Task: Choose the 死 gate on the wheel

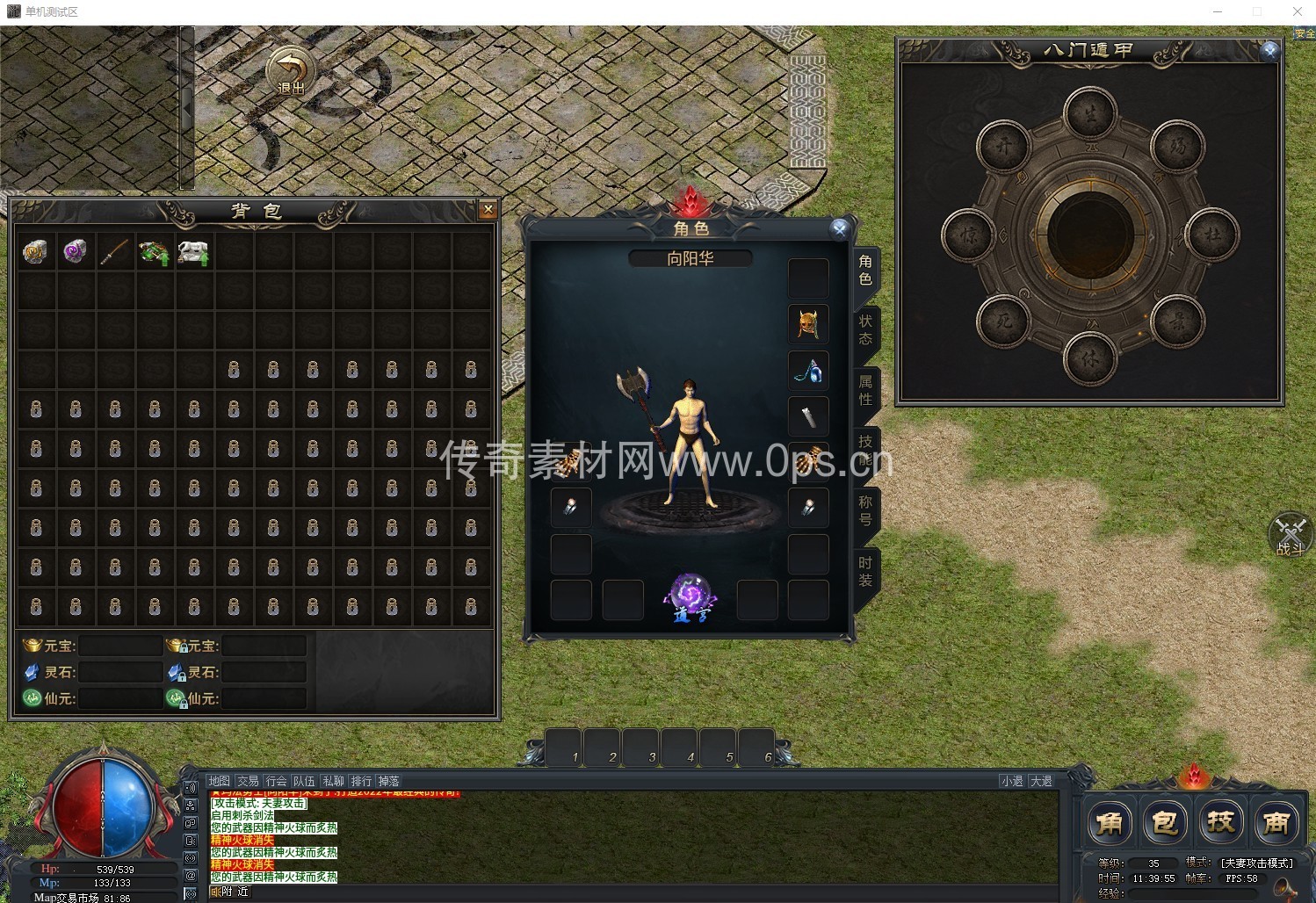Action: (1003, 322)
